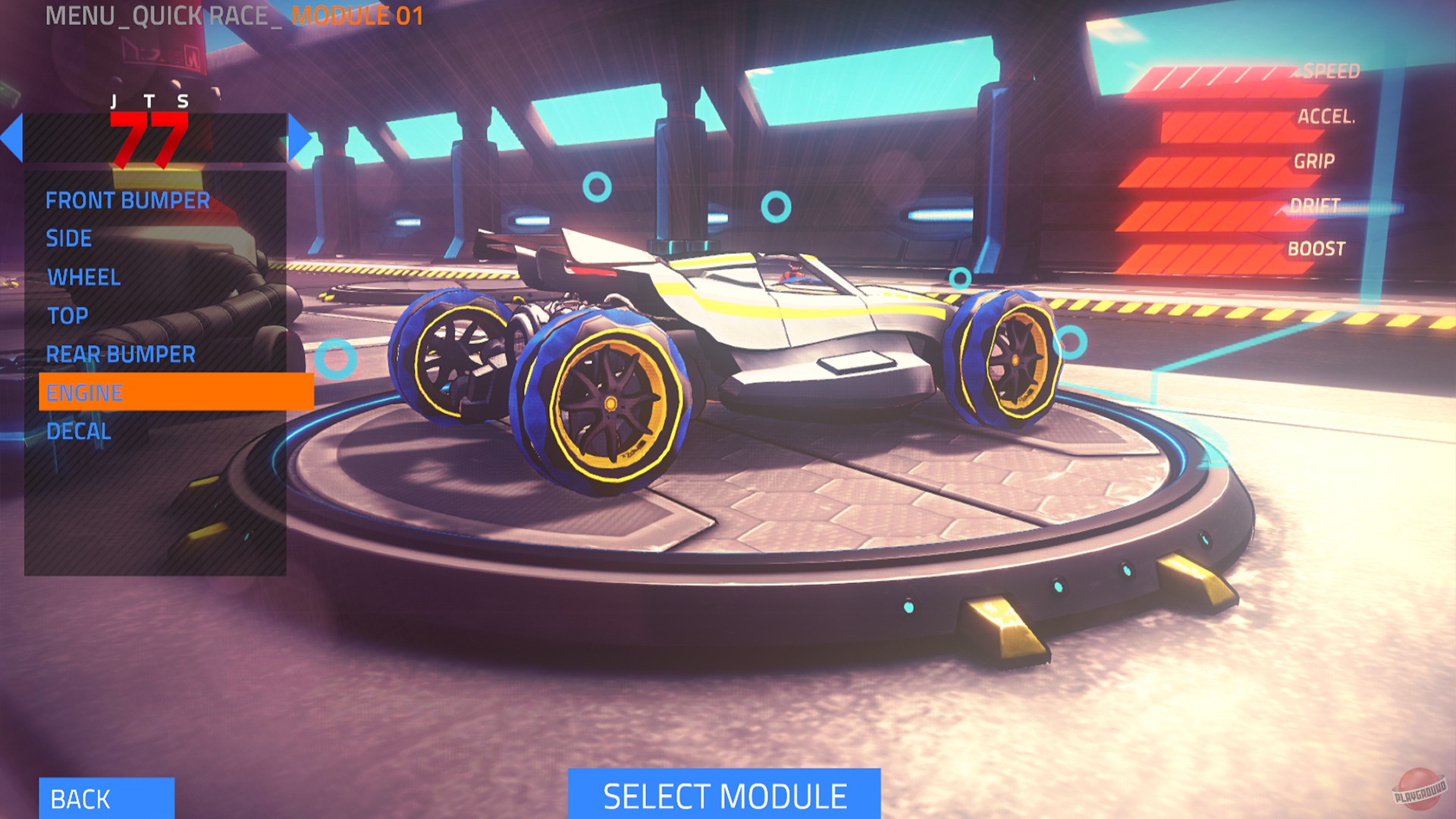Open the SIDE customization category
This screenshot has height=819, width=1456.
coord(70,239)
